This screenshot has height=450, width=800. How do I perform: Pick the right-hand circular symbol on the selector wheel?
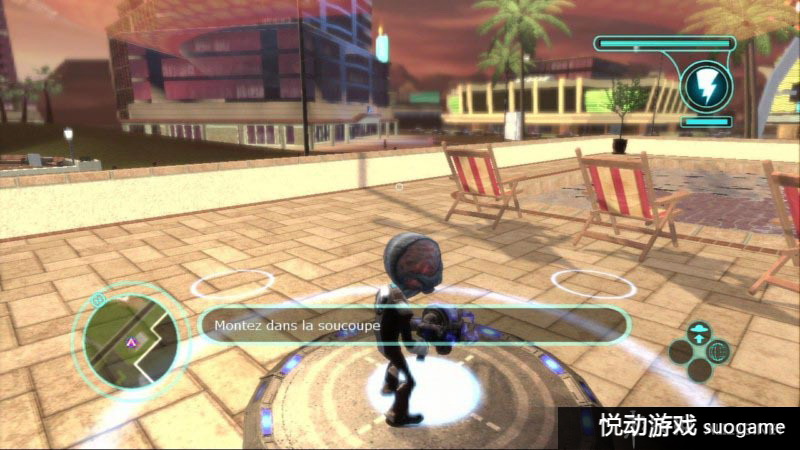[x=718, y=351]
